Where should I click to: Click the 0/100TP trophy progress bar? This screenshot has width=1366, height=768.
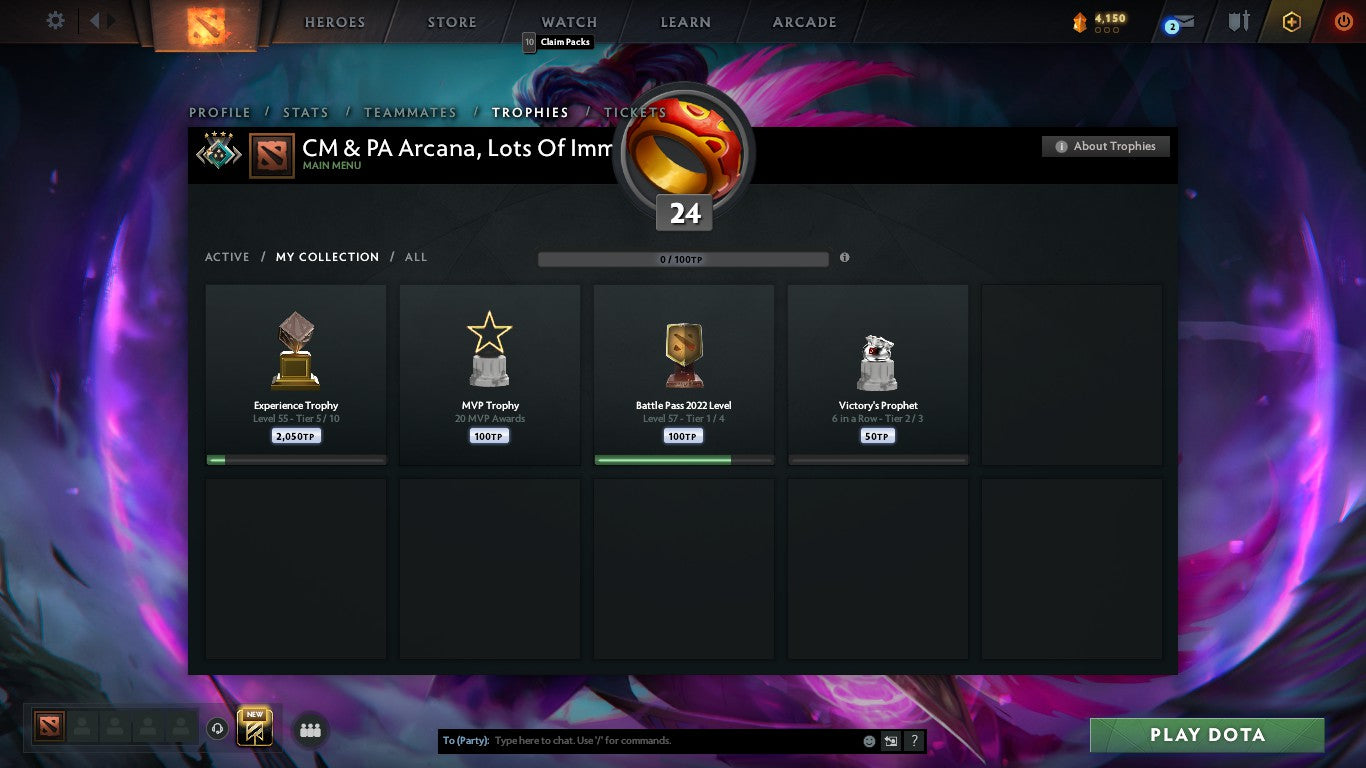[x=683, y=258]
